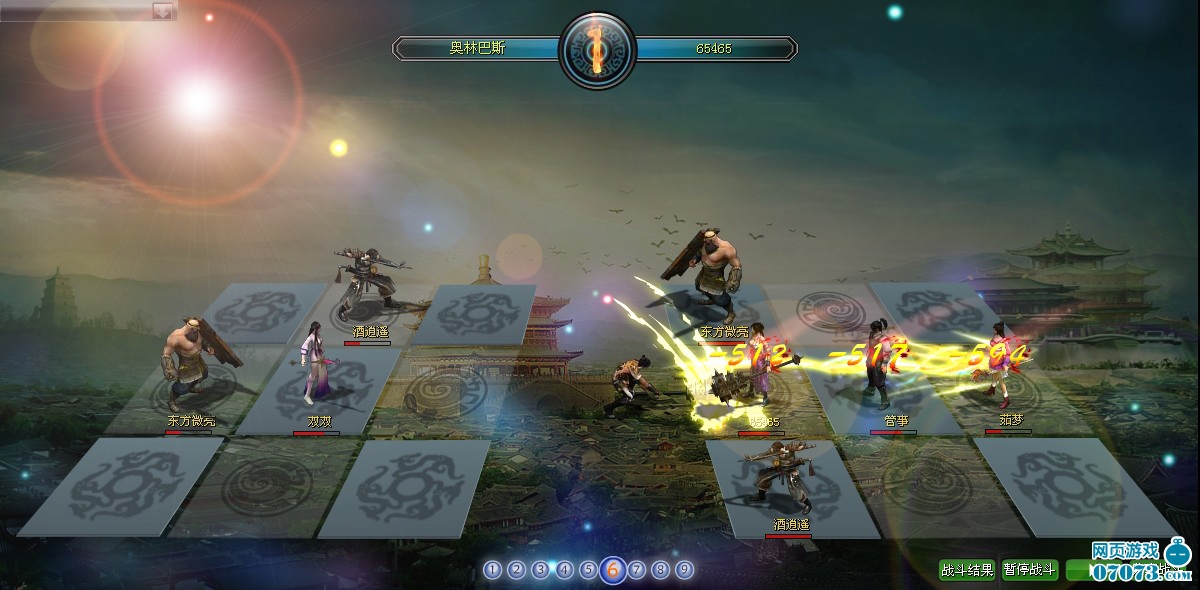The height and width of the screenshot is (590, 1200).
Task: Choose round 5 marker
Action: click(x=588, y=570)
